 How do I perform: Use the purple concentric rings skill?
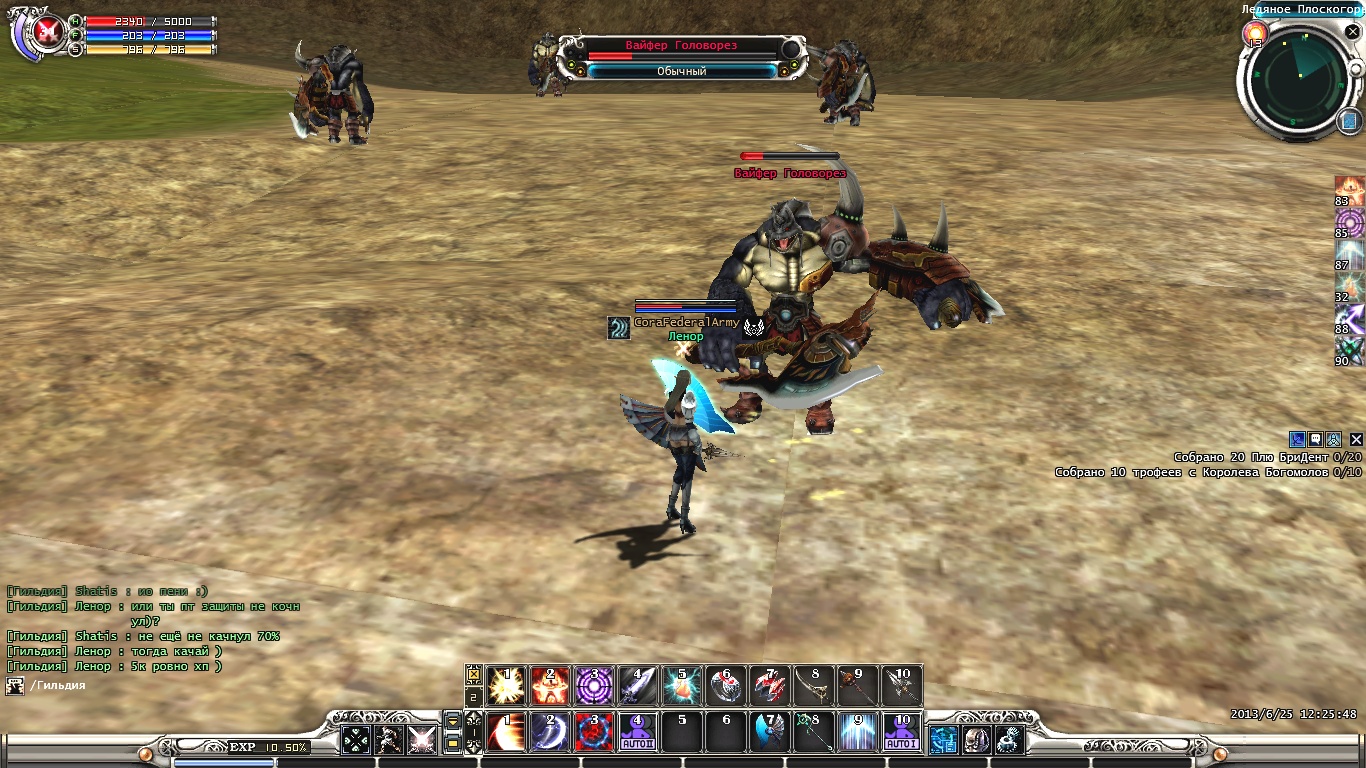pos(594,686)
